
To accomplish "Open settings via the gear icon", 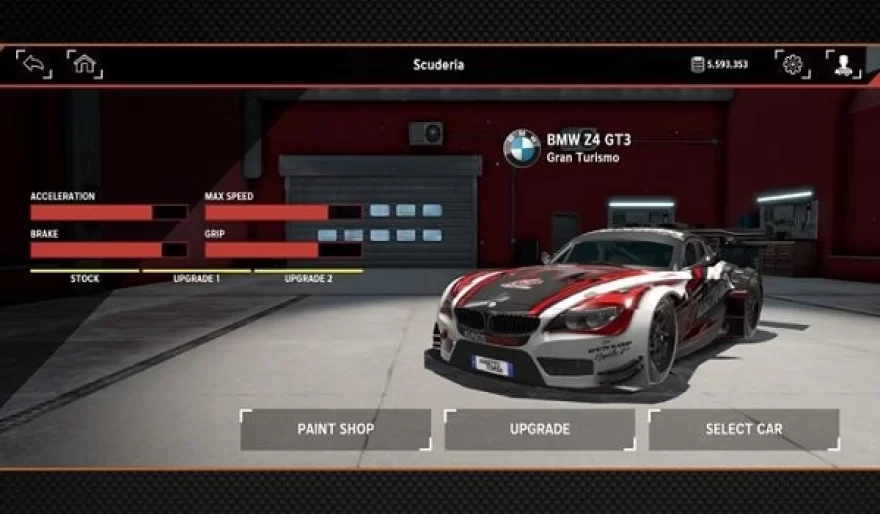I will click(x=793, y=65).
